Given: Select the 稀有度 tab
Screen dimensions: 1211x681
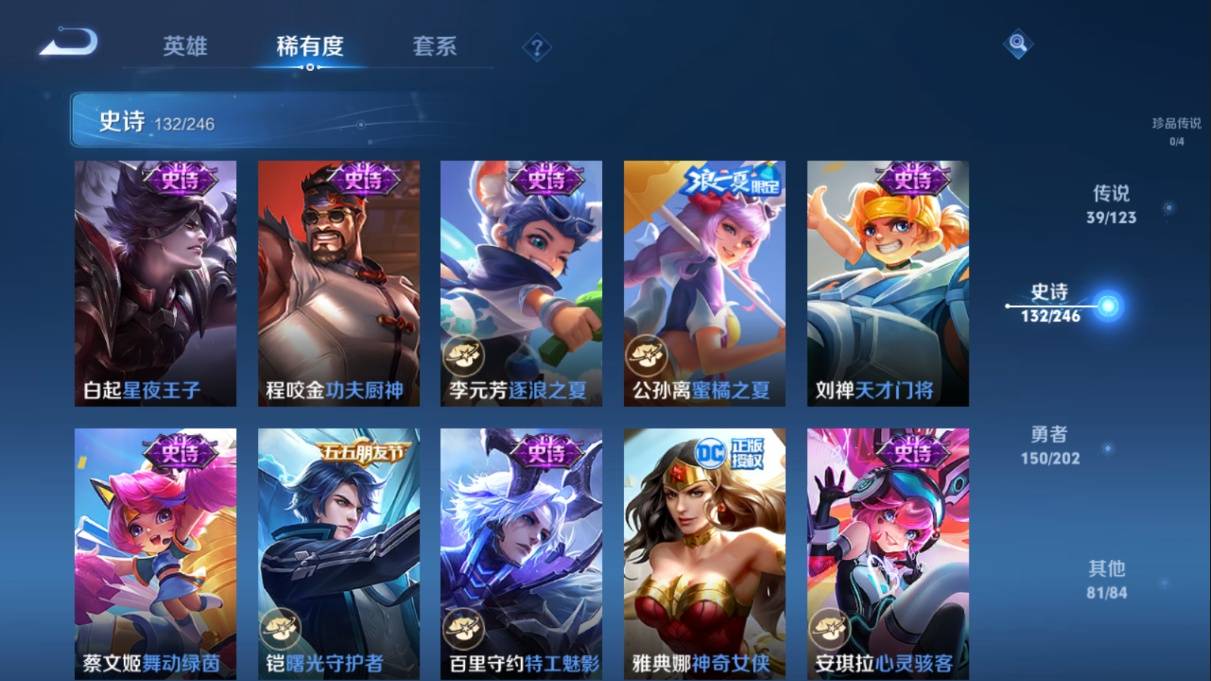Looking at the screenshot, I should pyautogui.click(x=310, y=46).
